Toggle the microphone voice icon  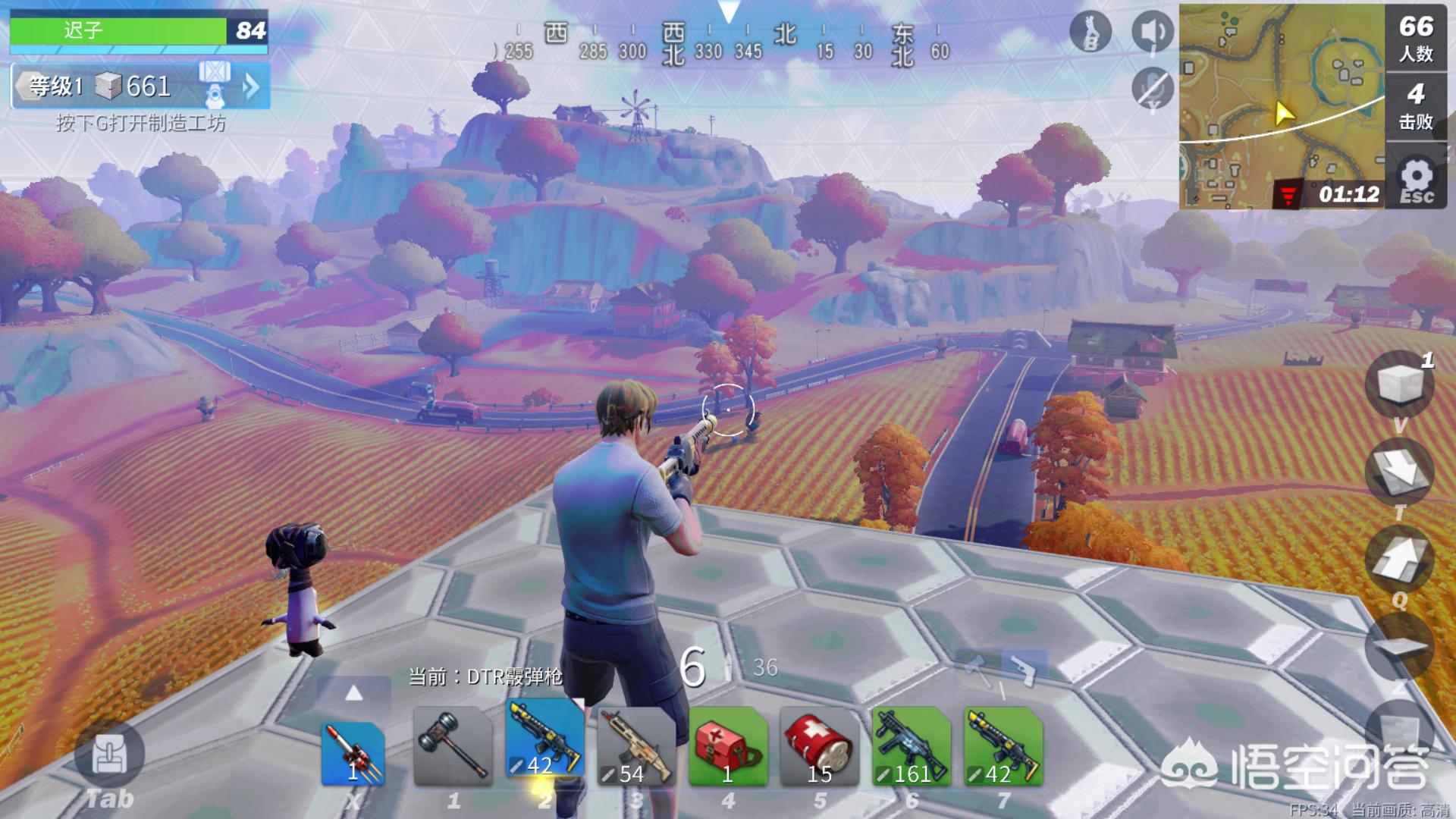tap(1153, 88)
